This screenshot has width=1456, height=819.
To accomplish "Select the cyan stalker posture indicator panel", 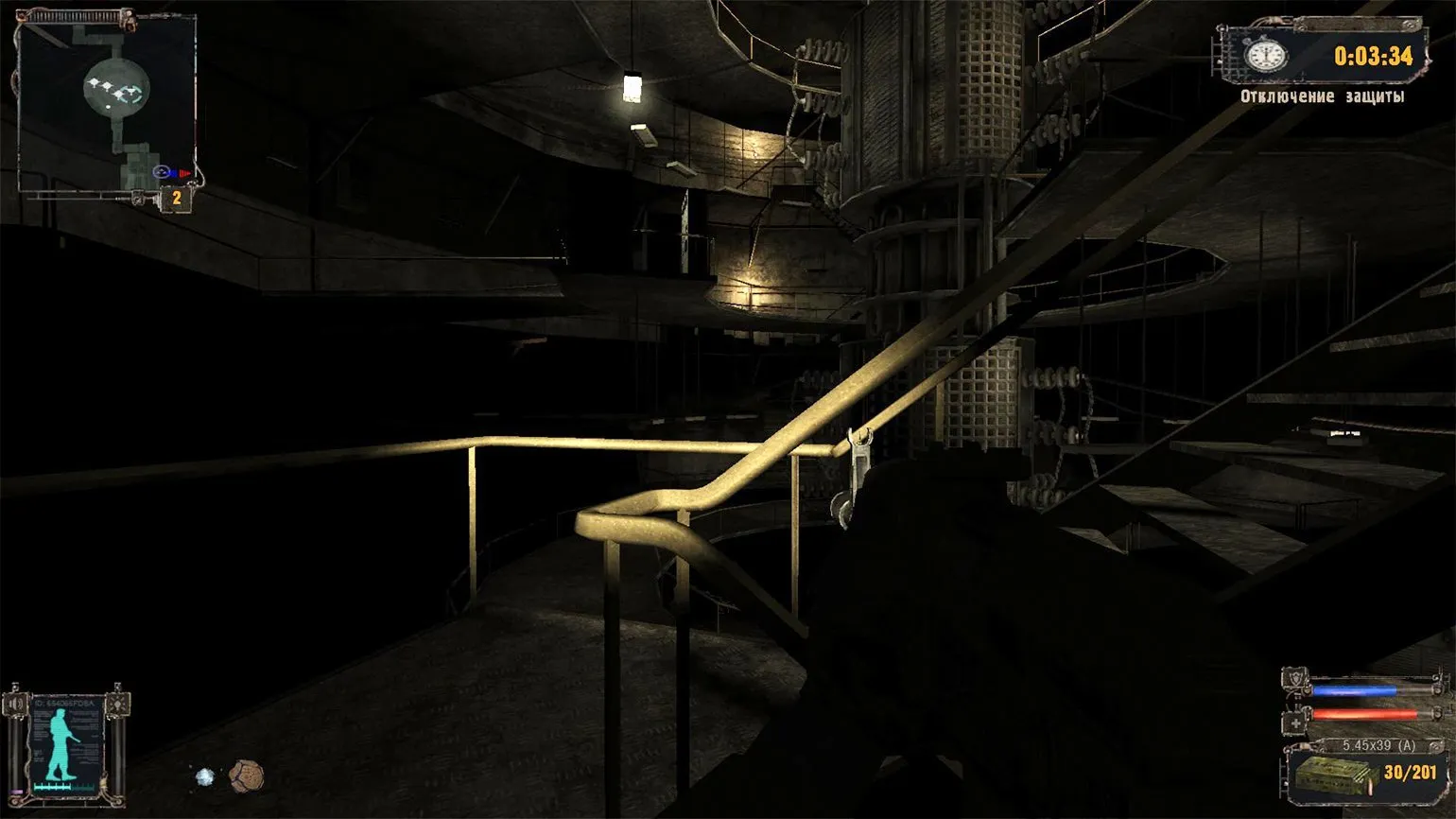I will click(x=66, y=744).
